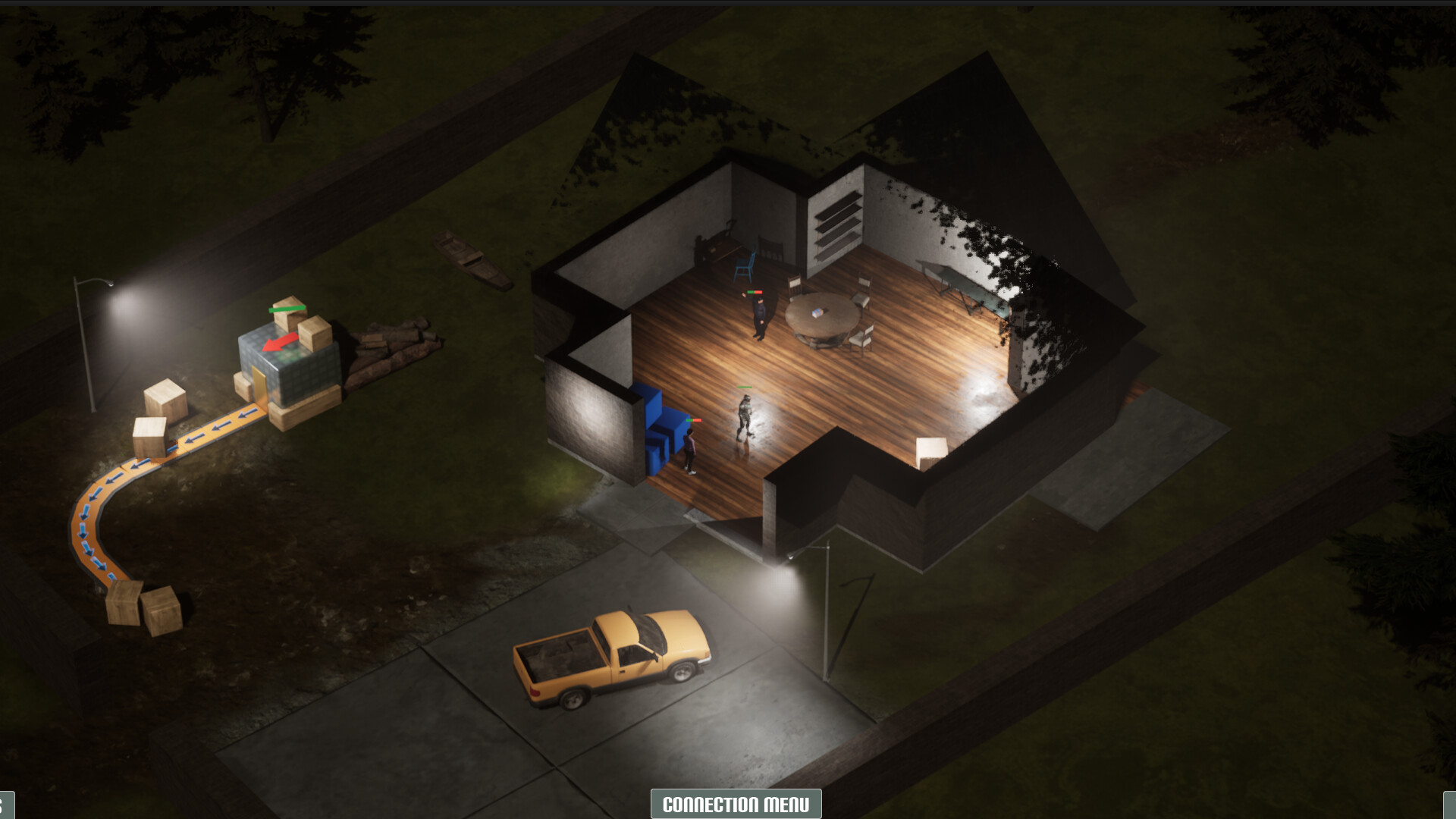Click the green bar above the glass structure
Screen dimensions: 1456x819
287,307
